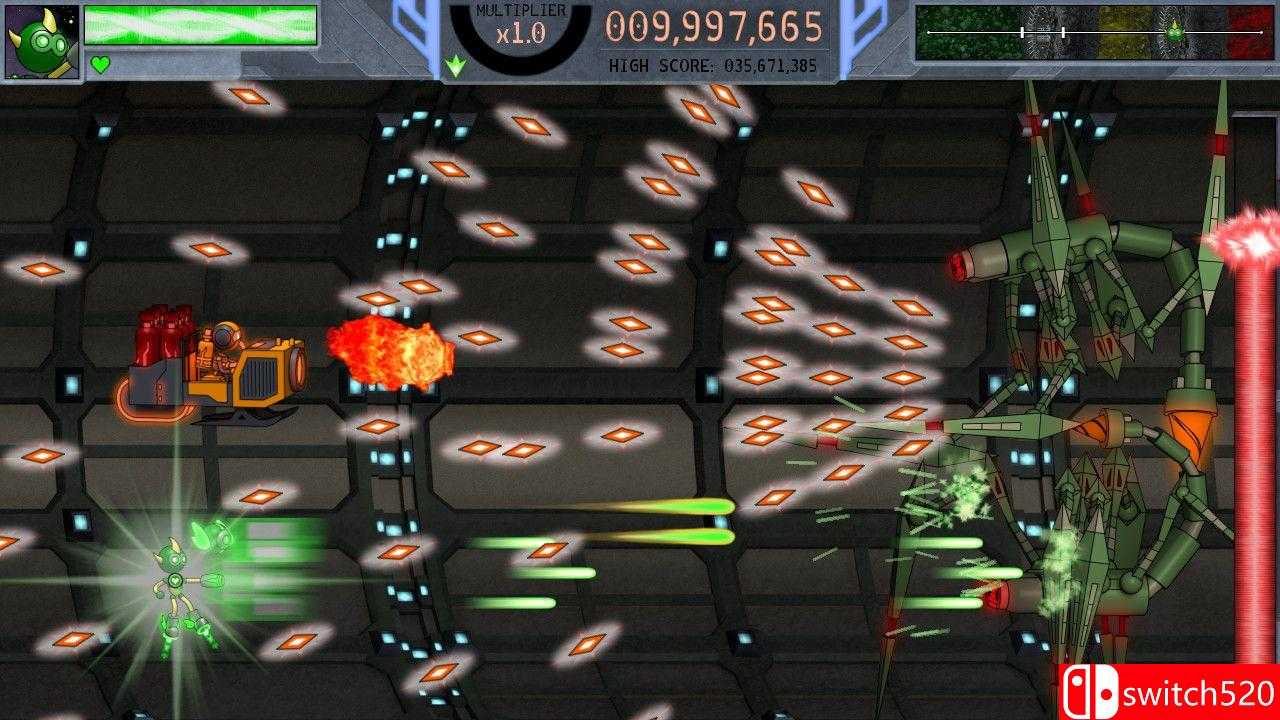Click the first checkpoint tick on the progress bar
Image resolution: width=1280 pixels, height=720 pixels.
click(x=1022, y=30)
